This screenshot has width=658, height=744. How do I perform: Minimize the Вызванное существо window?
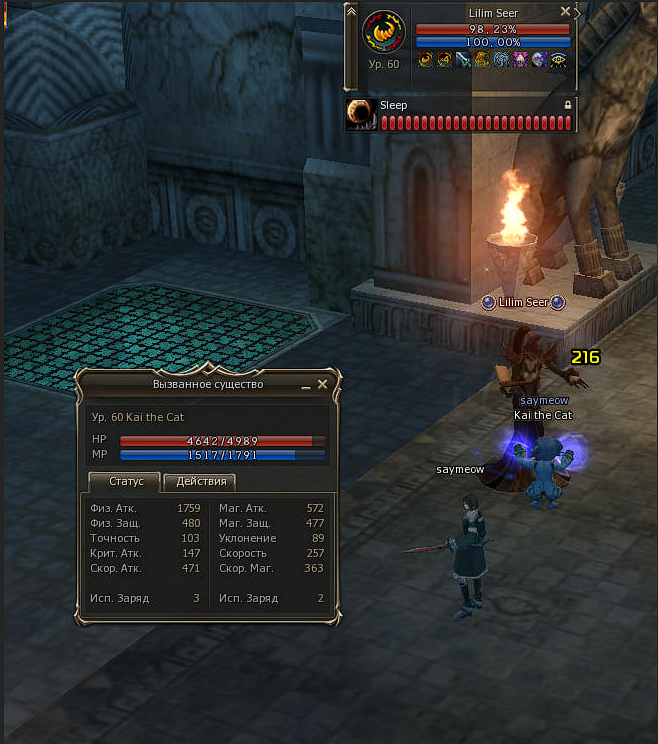pyautogui.click(x=306, y=385)
